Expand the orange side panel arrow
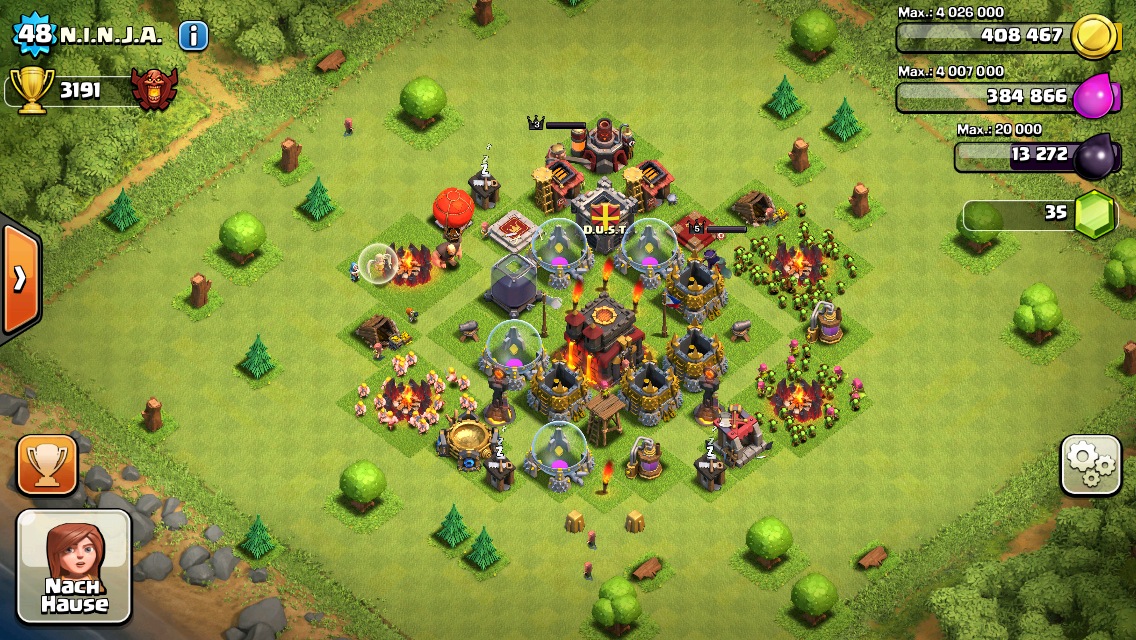Screen dimensions: 1136x640 point(19,278)
